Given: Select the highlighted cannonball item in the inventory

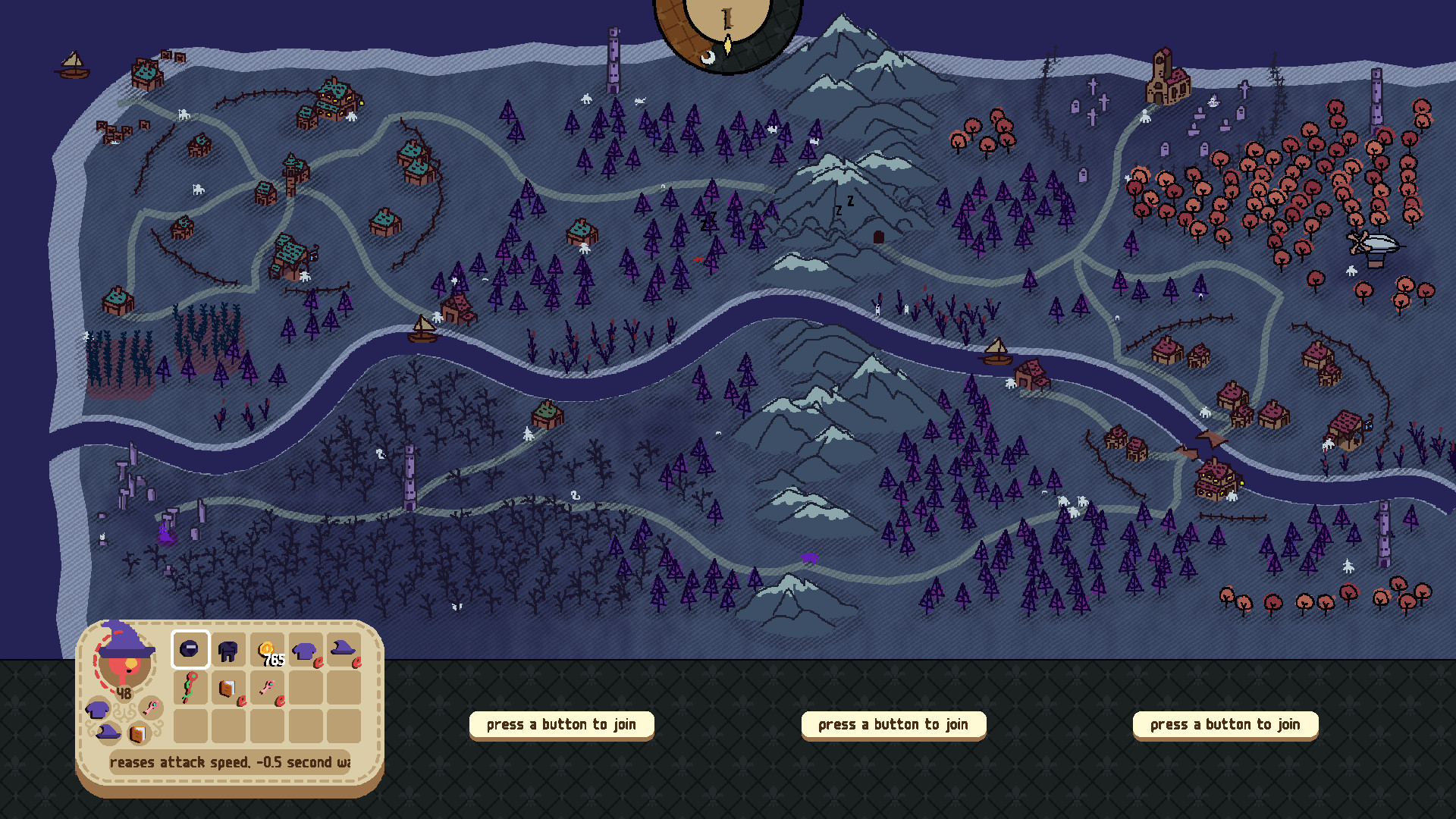Looking at the screenshot, I should pos(190,650).
